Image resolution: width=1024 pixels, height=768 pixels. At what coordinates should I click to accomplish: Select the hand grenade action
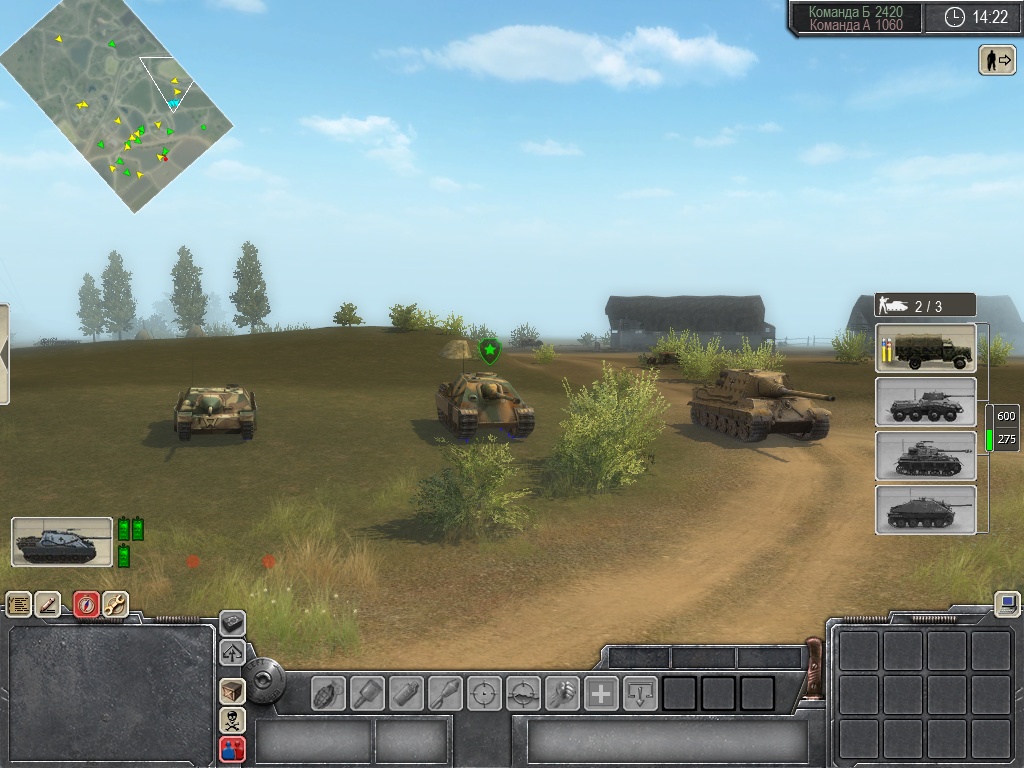pos(328,693)
